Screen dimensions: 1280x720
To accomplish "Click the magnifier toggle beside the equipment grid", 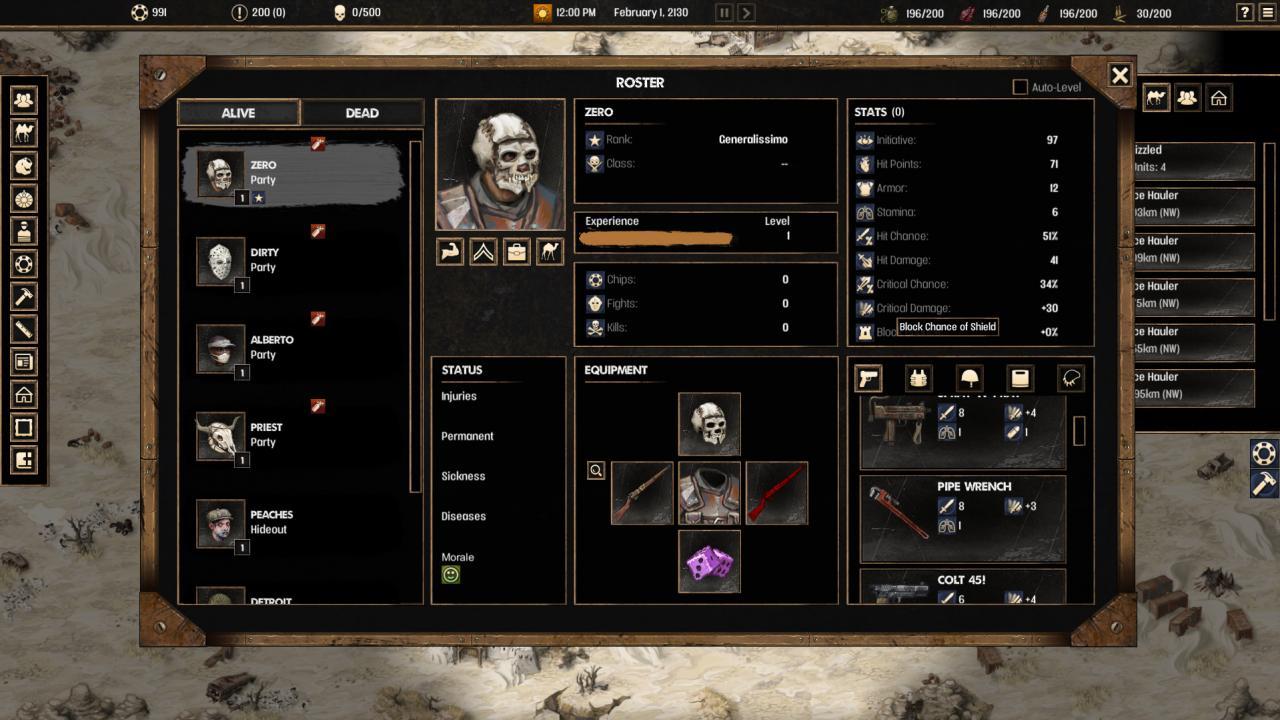I will coord(596,470).
